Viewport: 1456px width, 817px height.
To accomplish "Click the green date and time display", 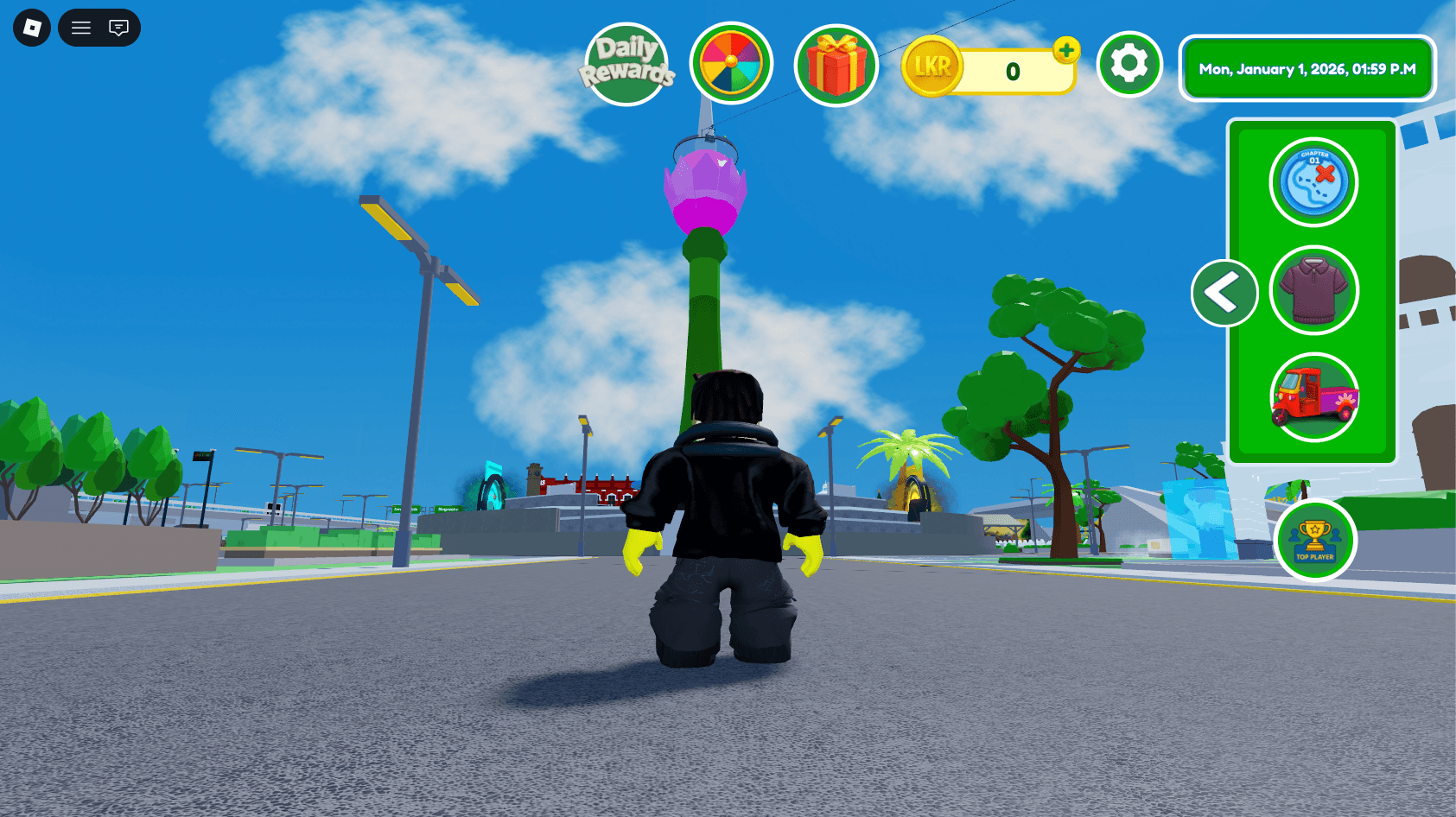I will 1307,68.
